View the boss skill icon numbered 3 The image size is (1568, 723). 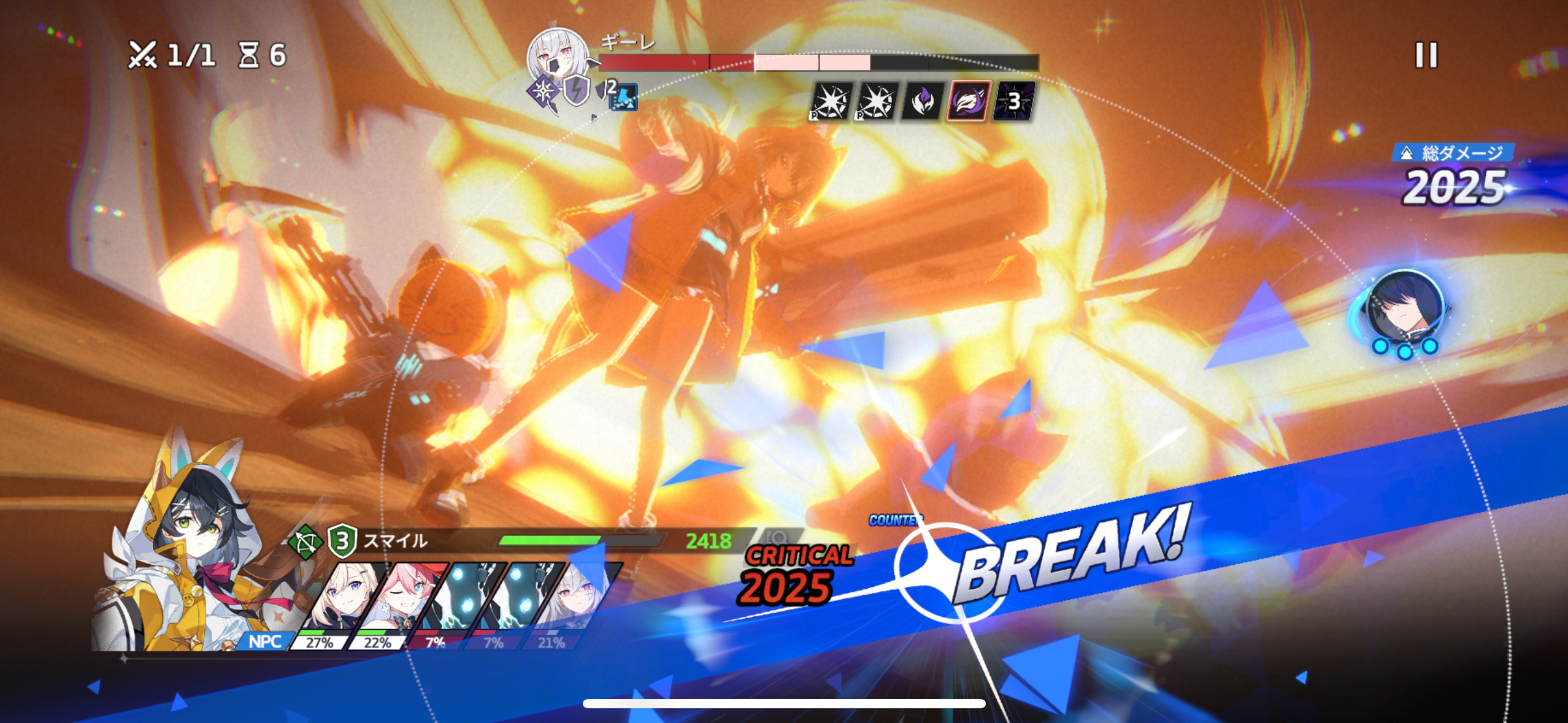1014,101
